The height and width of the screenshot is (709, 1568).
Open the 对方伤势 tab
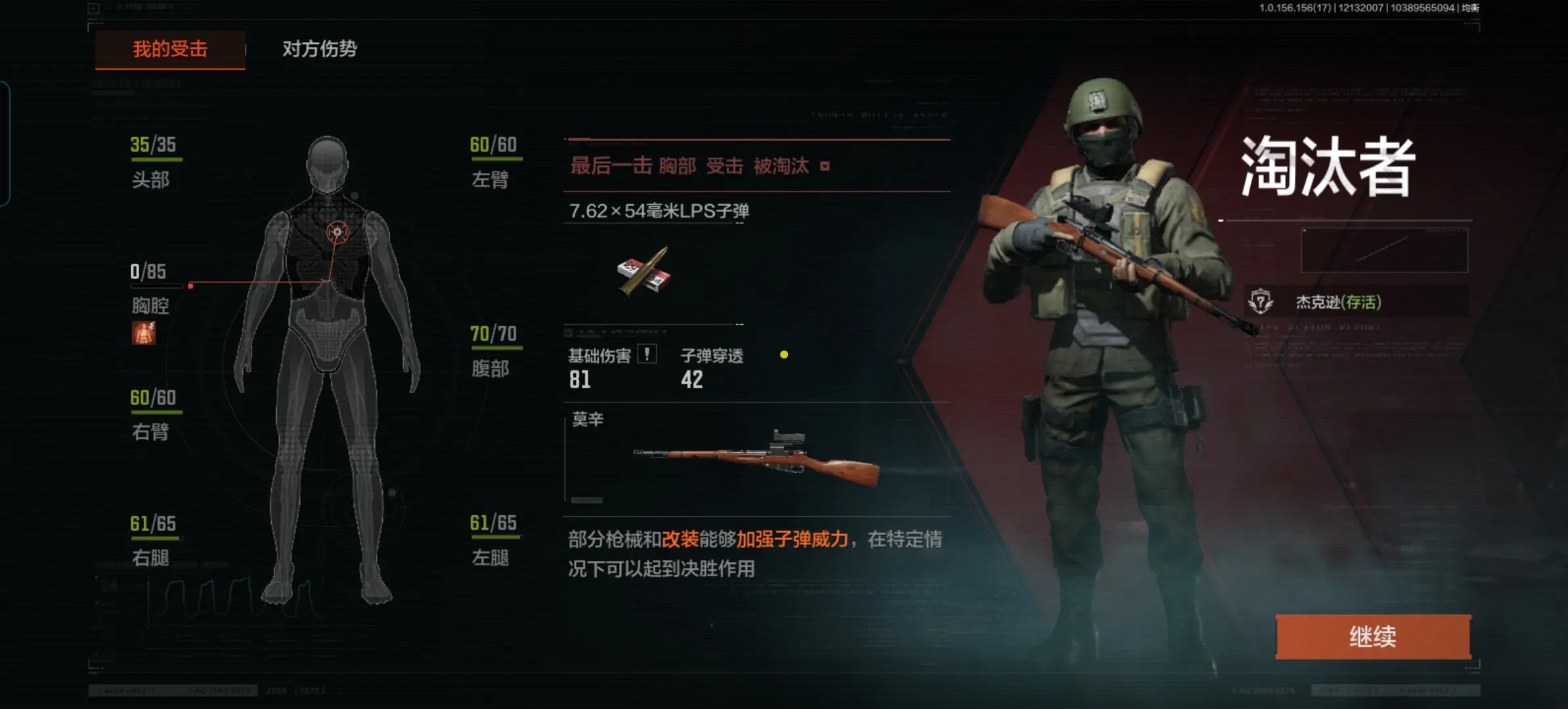click(x=319, y=49)
